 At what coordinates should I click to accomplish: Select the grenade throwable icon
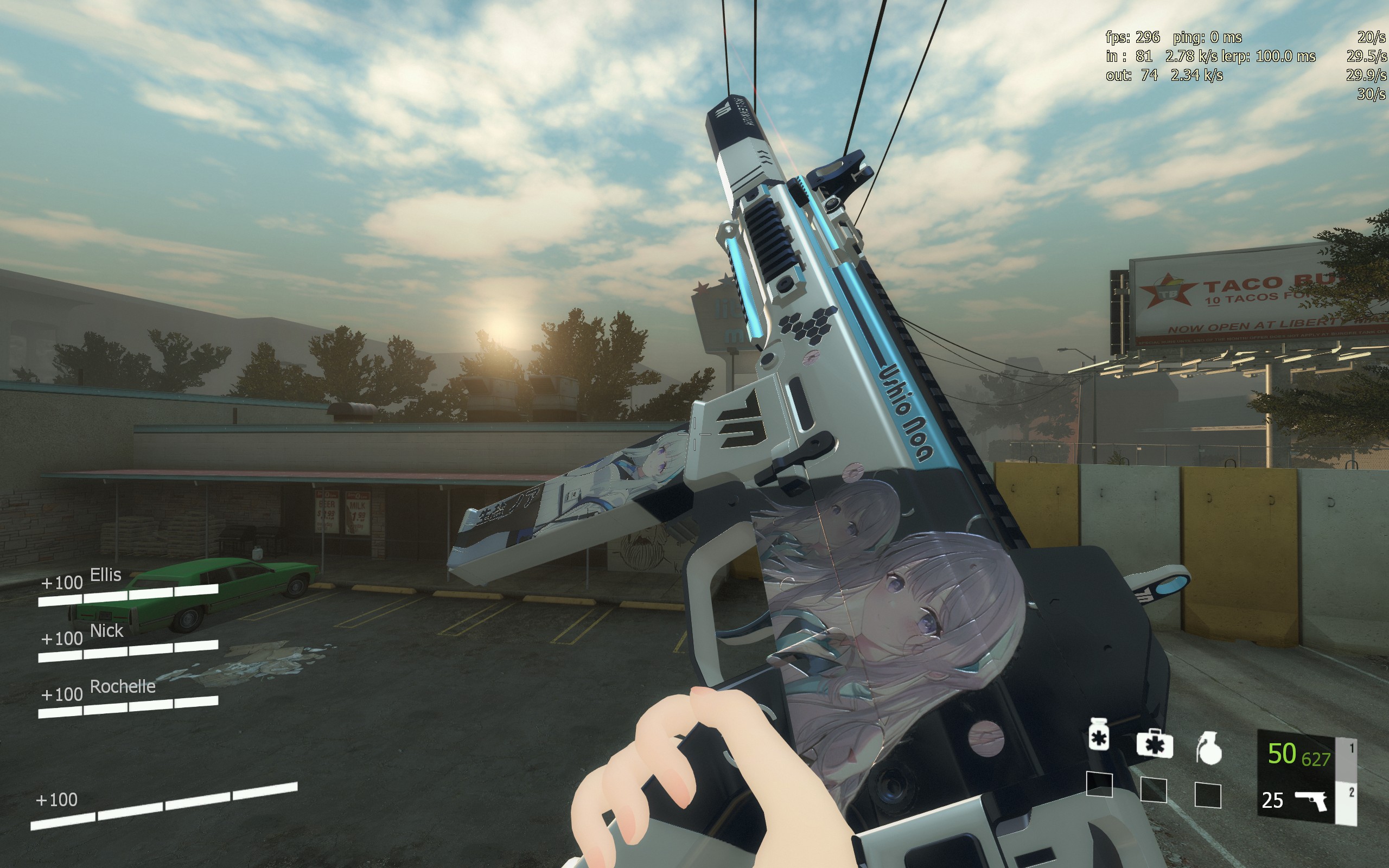point(1209,749)
